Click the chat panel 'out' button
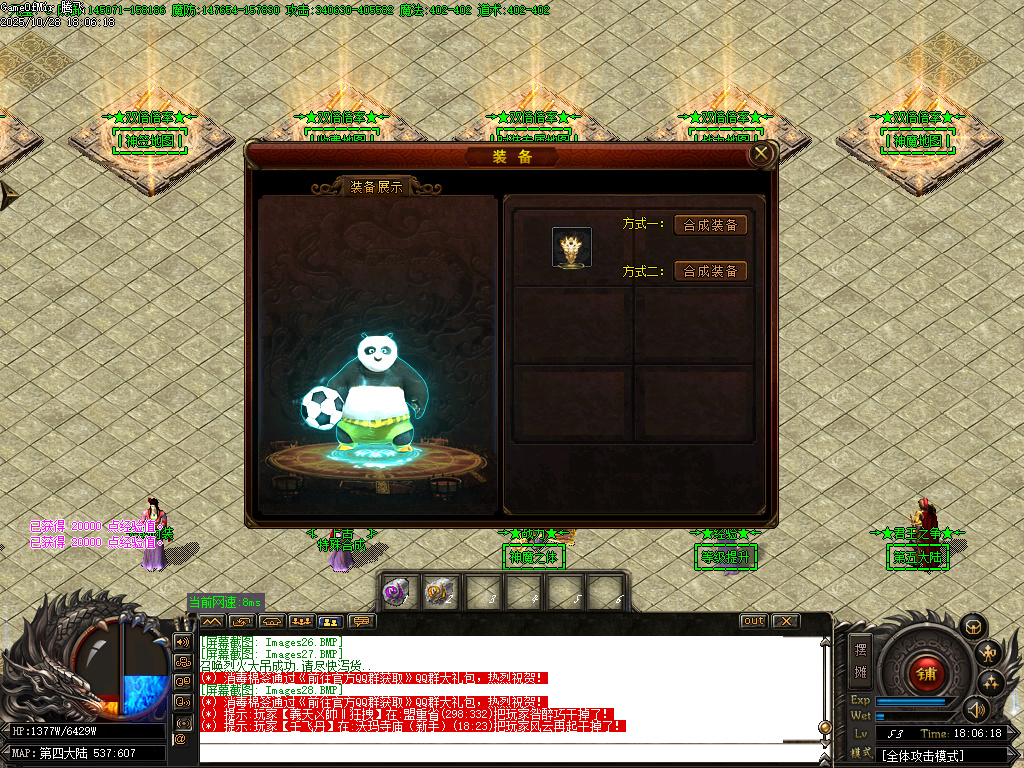The width and height of the screenshot is (1024, 768). (x=754, y=621)
